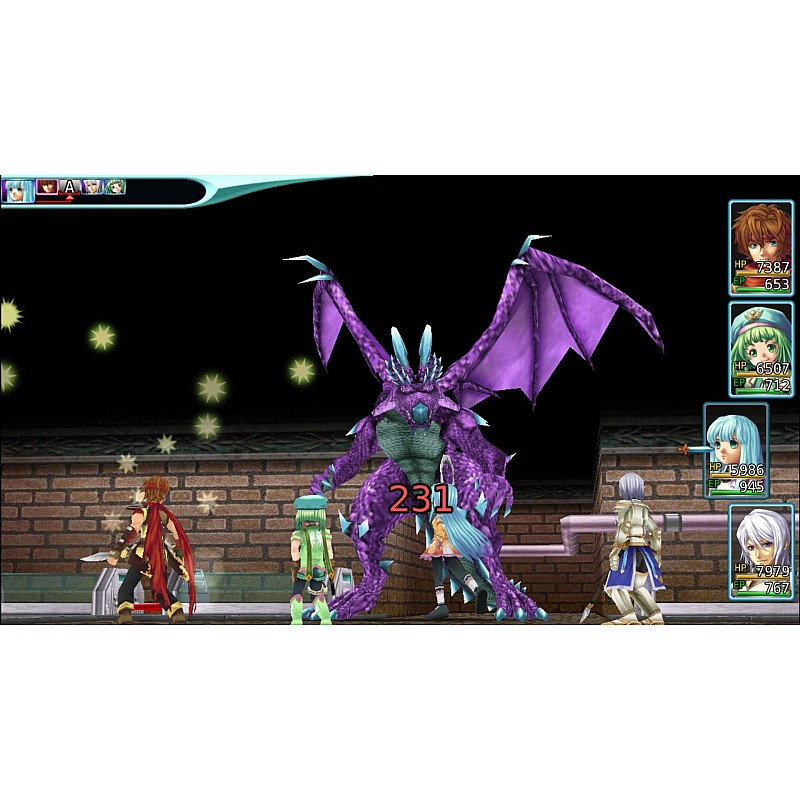The image size is (800, 800).
Task: Pick the silver-haired knight's party portrait
Action: click(x=760, y=550)
